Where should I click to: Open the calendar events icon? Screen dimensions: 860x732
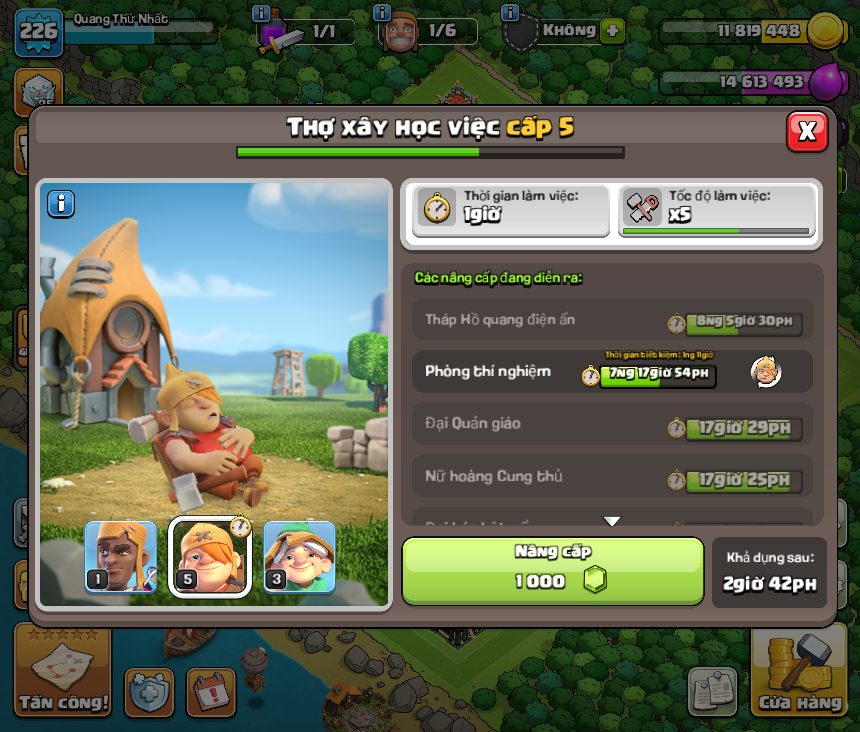(x=210, y=691)
